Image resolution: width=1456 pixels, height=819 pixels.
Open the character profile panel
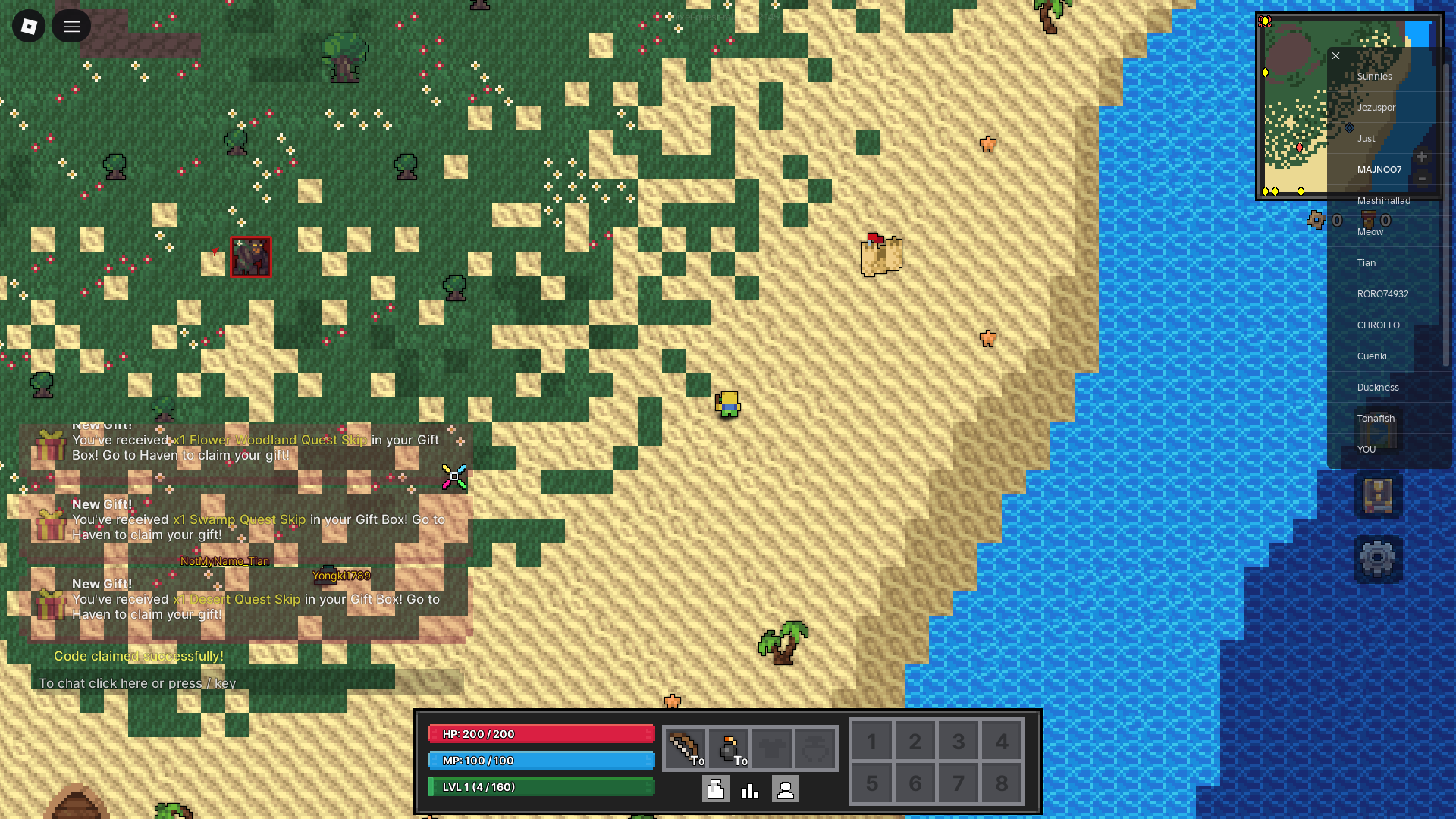(x=786, y=789)
